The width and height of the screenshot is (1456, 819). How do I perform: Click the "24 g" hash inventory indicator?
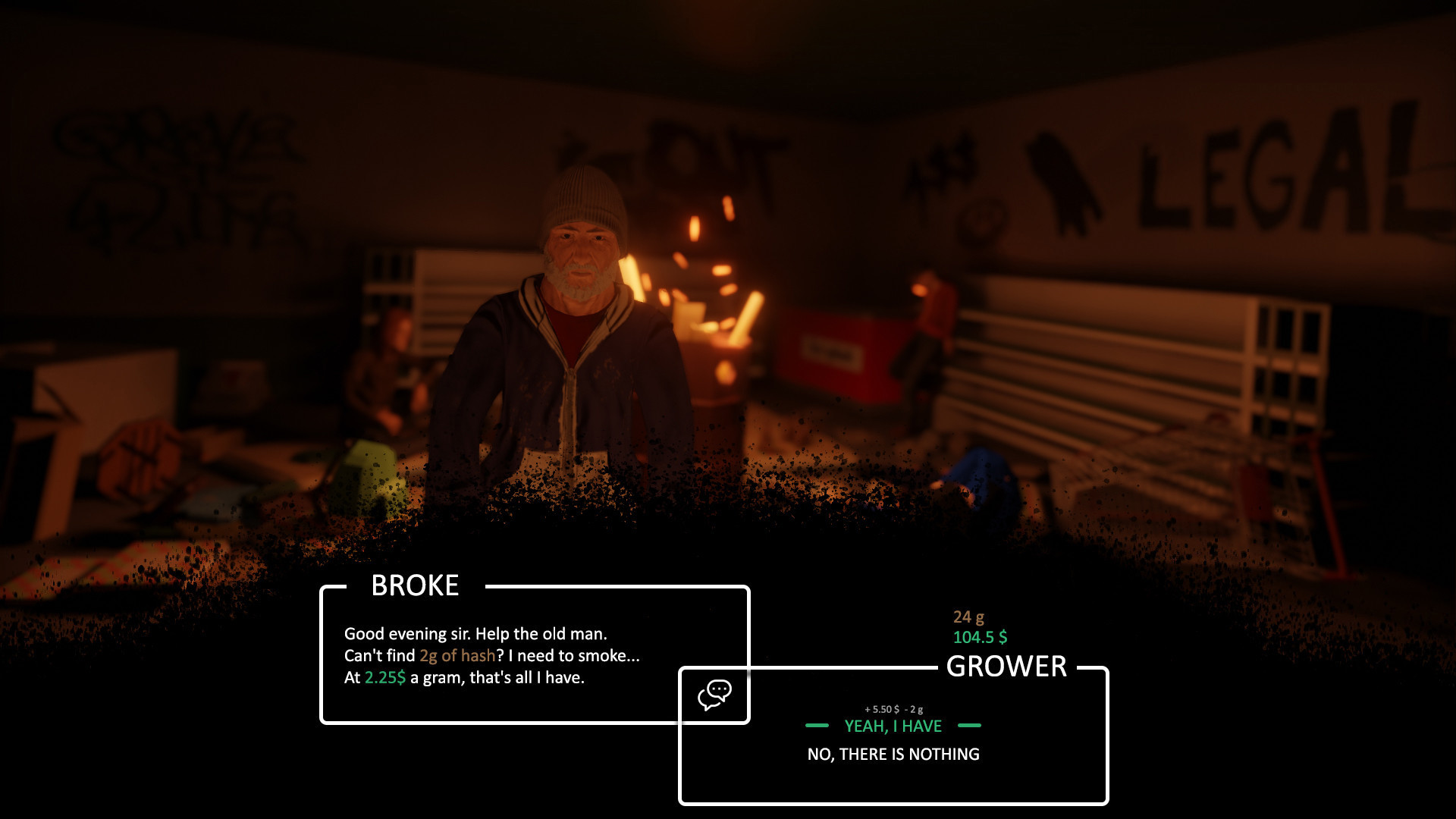[974, 618]
